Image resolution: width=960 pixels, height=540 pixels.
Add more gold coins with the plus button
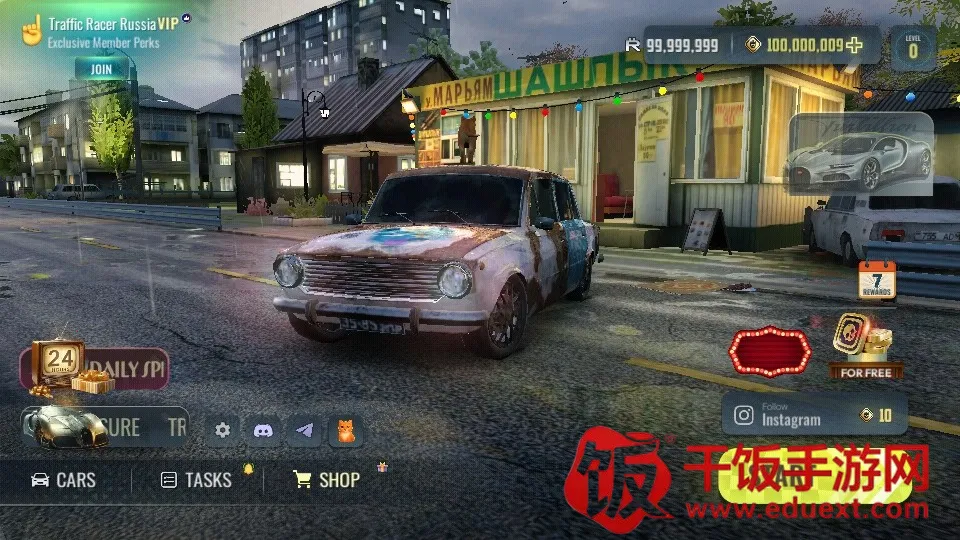point(854,45)
